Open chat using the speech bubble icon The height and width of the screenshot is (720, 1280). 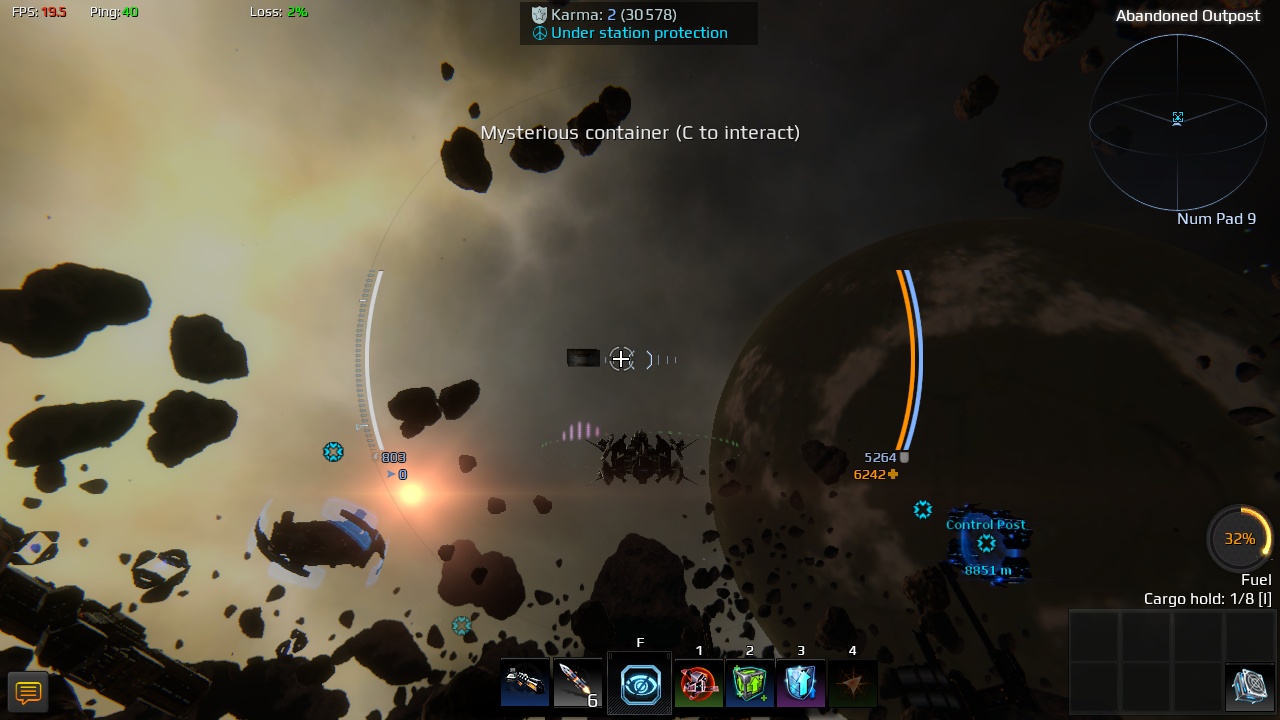pos(28,691)
